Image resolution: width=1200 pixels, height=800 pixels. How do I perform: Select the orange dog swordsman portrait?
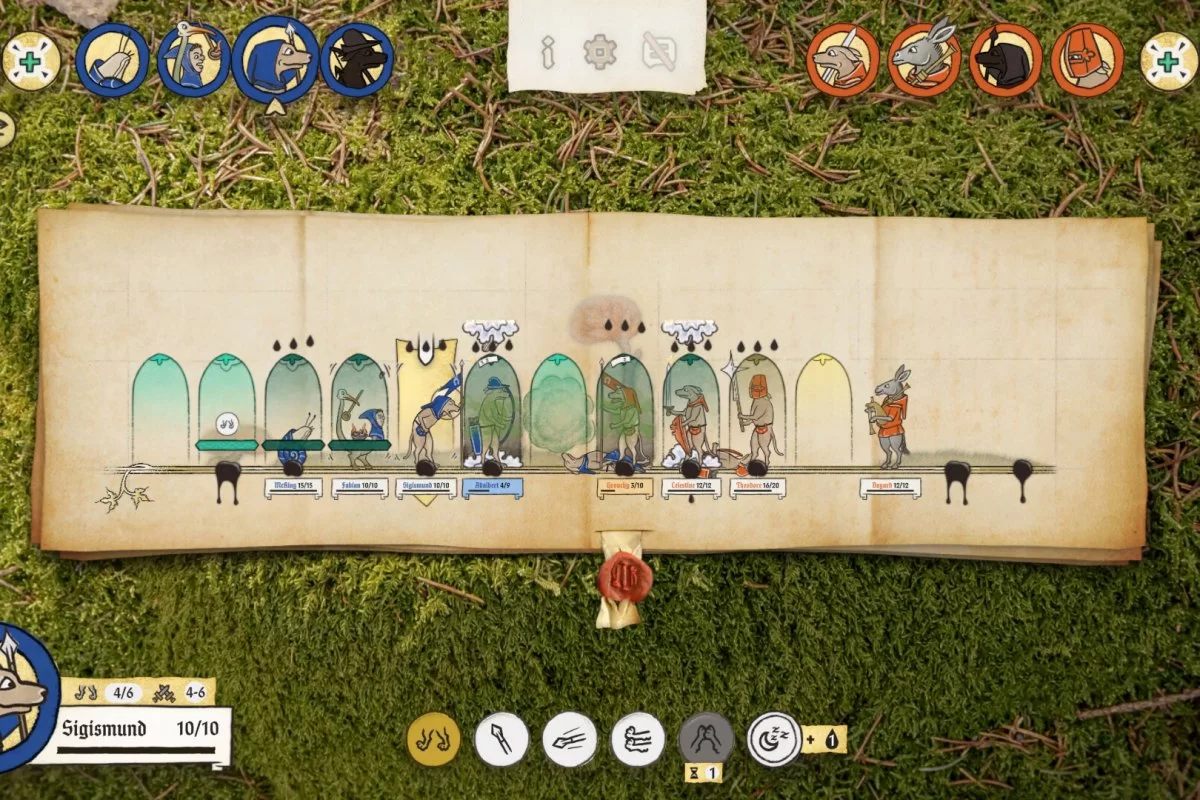pos(843,60)
